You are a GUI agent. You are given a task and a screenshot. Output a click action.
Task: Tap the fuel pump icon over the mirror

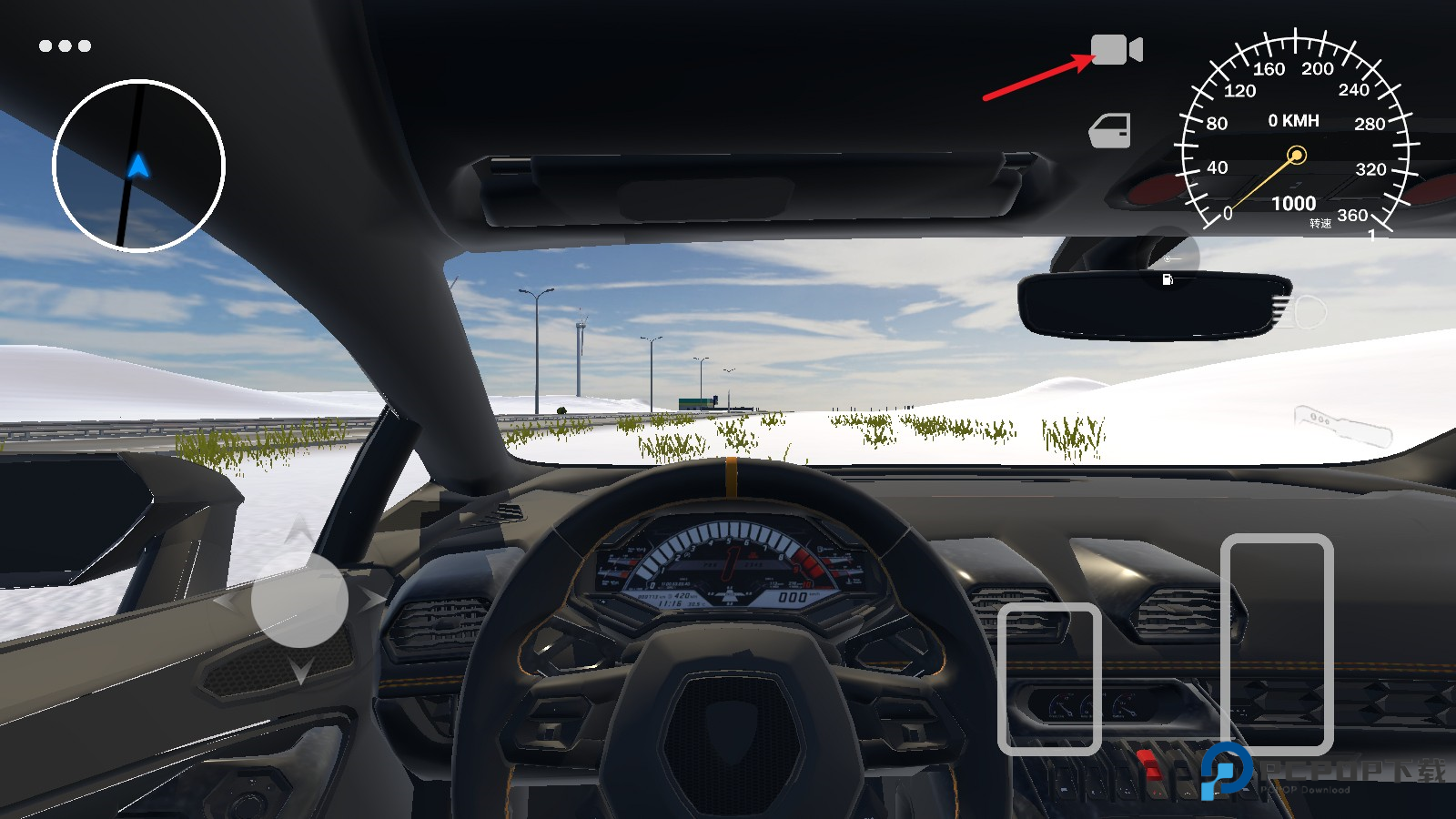(x=1168, y=279)
